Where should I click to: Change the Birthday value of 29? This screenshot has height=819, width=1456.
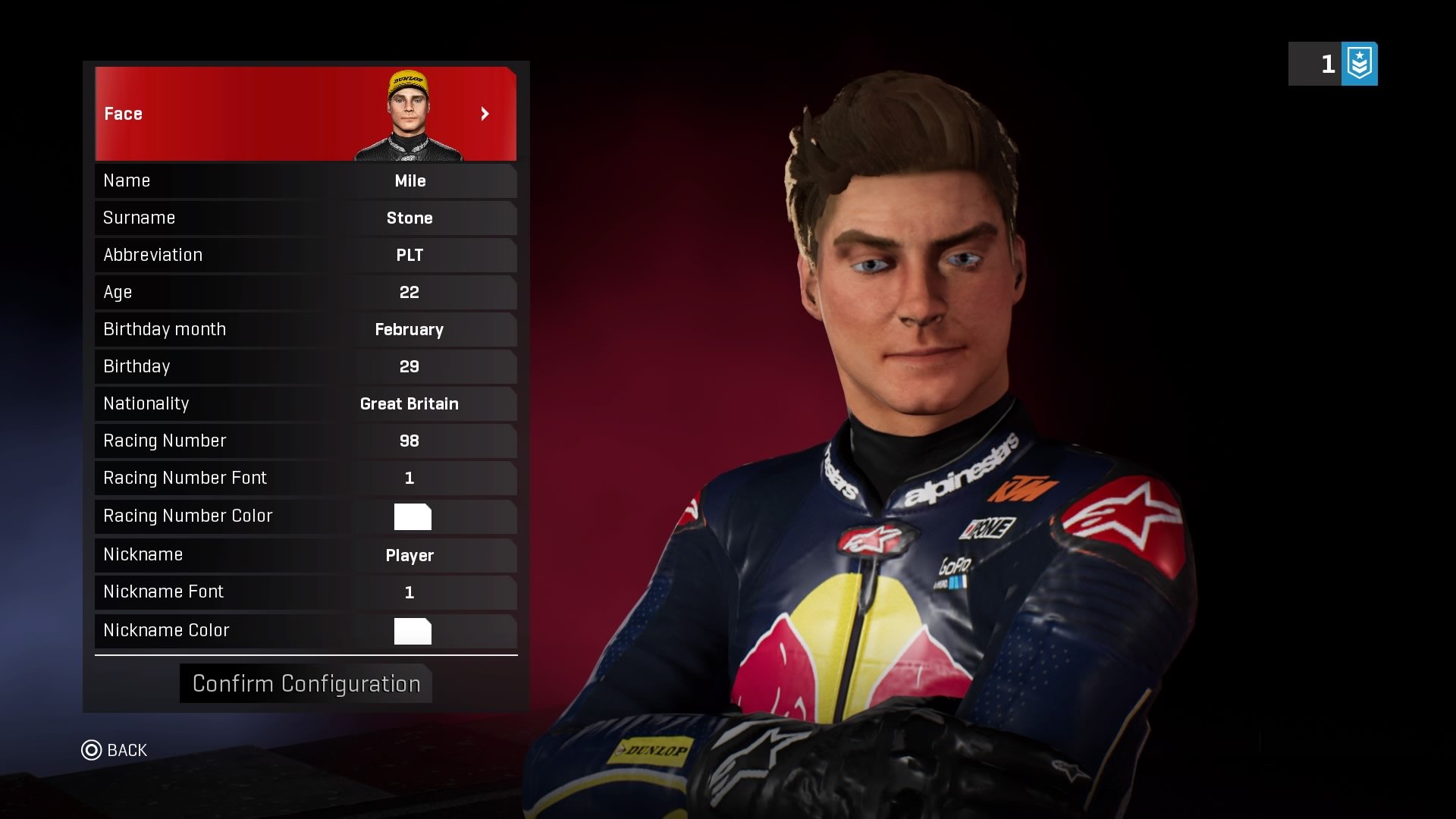click(x=409, y=366)
